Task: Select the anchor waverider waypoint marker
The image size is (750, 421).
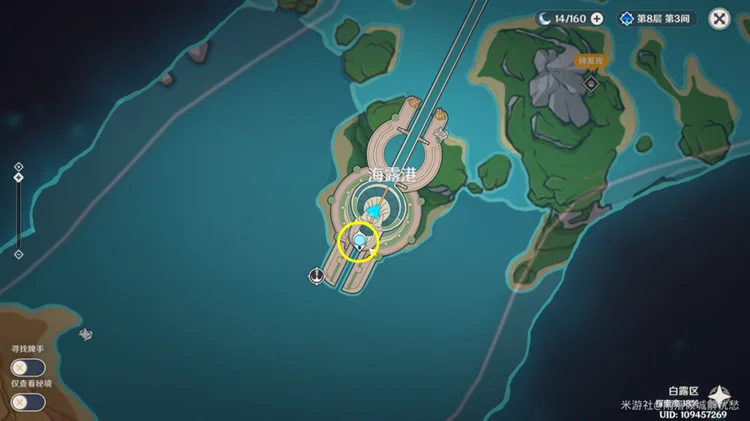Action: tap(317, 275)
